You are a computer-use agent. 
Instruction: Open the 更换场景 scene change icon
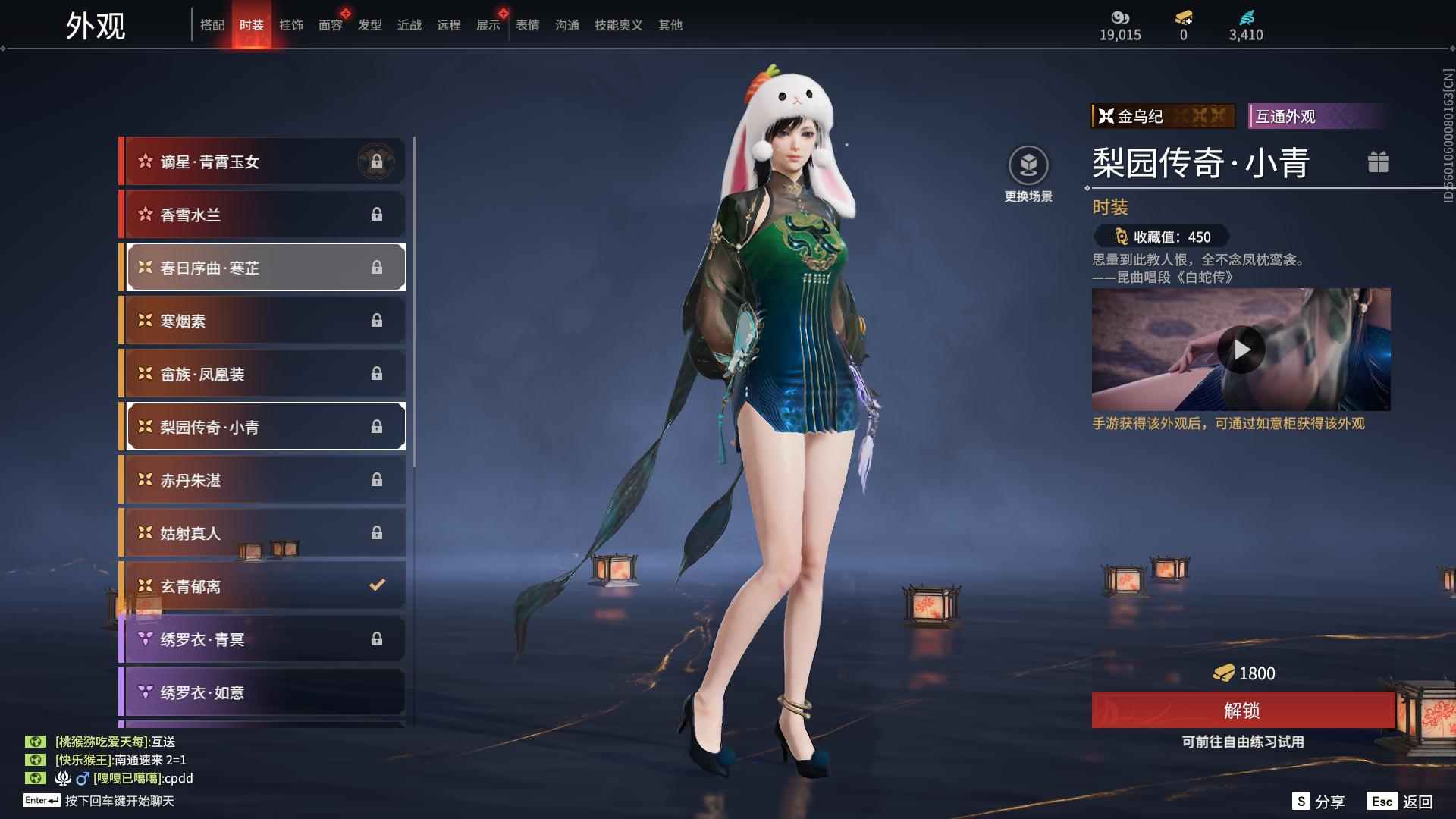(x=1029, y=163)
